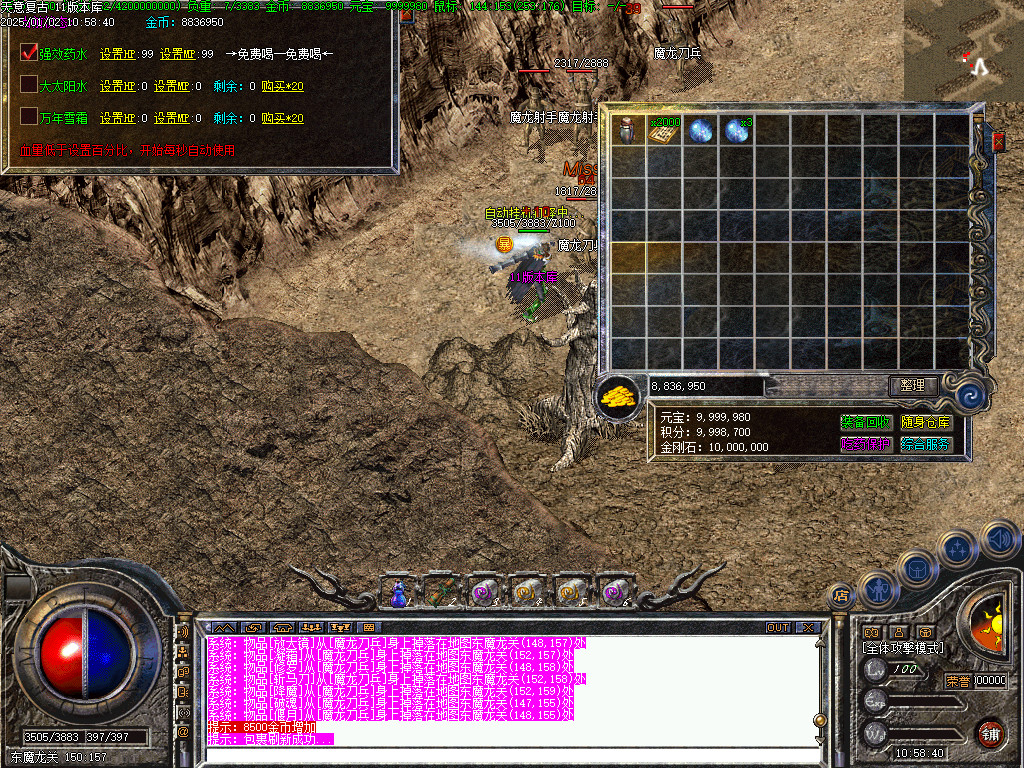
Task: Tick the 大太阳水 checkbox
Action: 29,85
